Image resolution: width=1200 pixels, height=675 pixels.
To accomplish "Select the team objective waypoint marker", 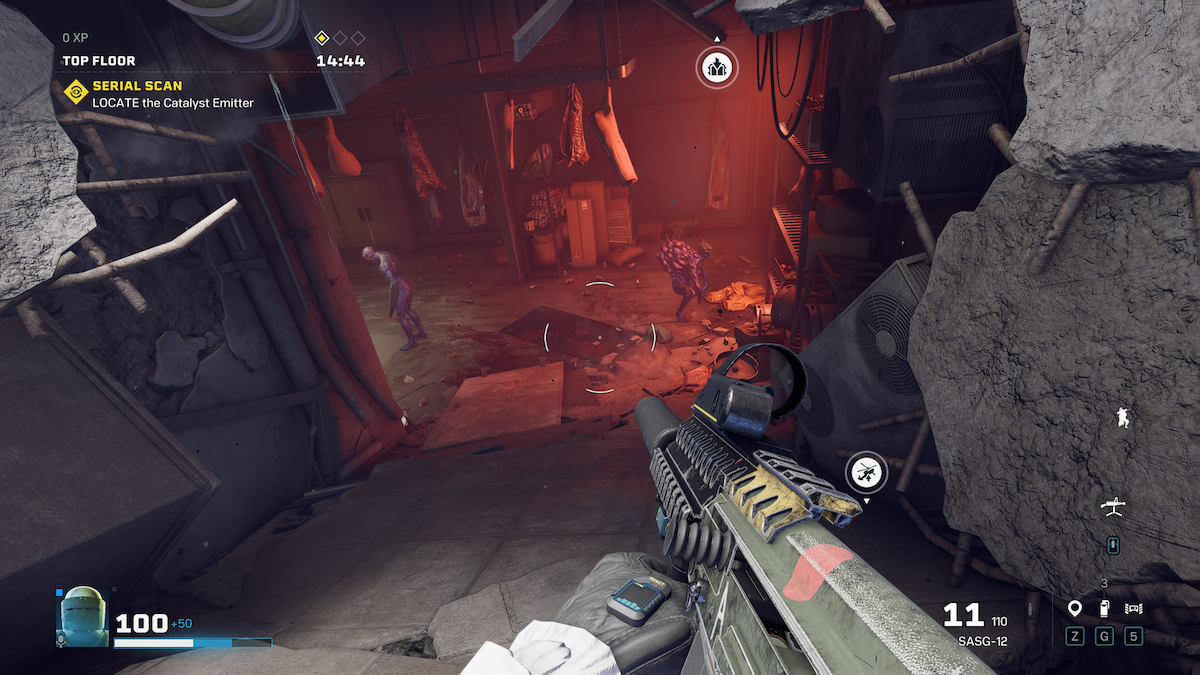I will (716, 67).
